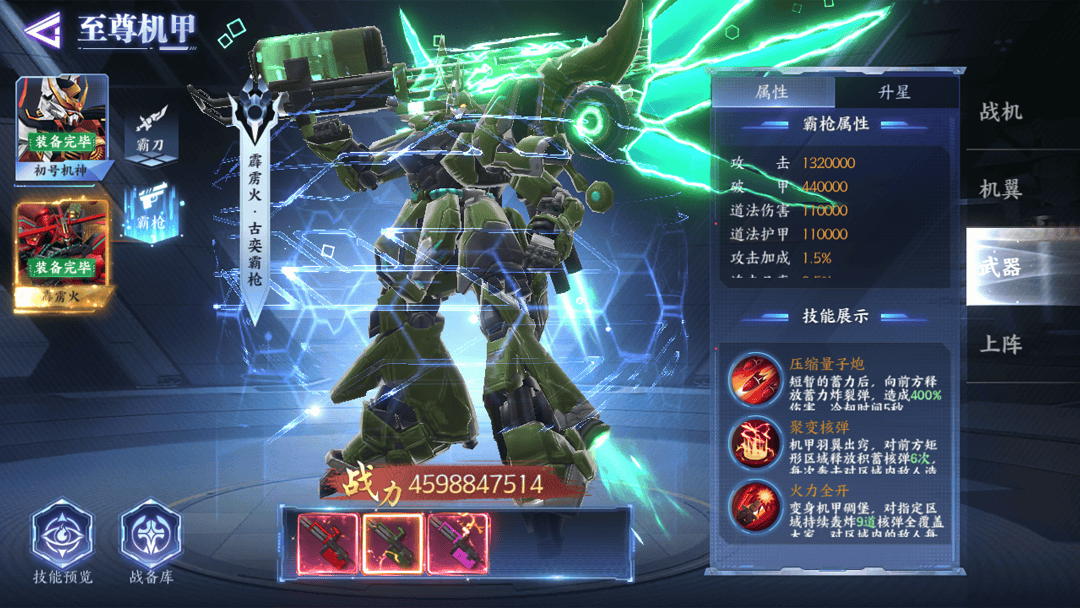View the 压缩量子炮 skill icon
This screenshot has width=1080, height=608.
755,379
